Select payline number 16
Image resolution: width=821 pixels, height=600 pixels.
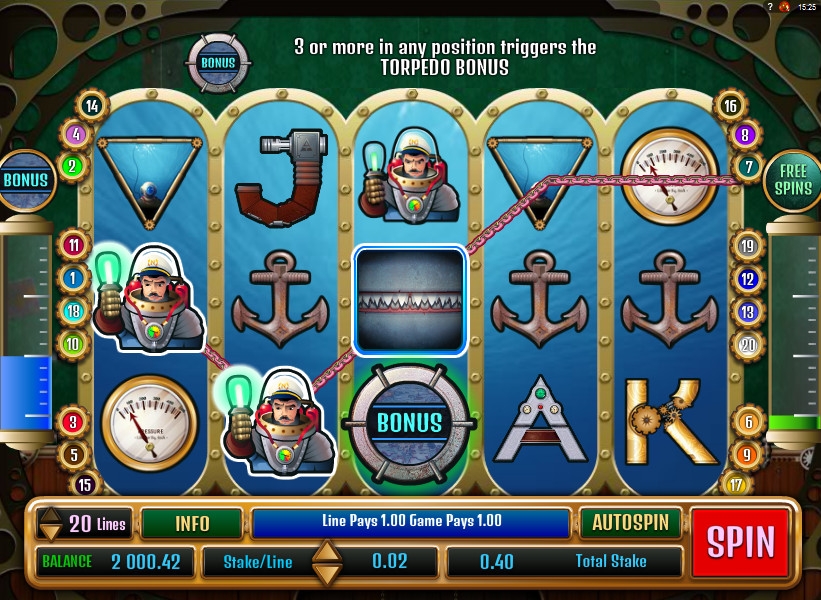point(730,105)
